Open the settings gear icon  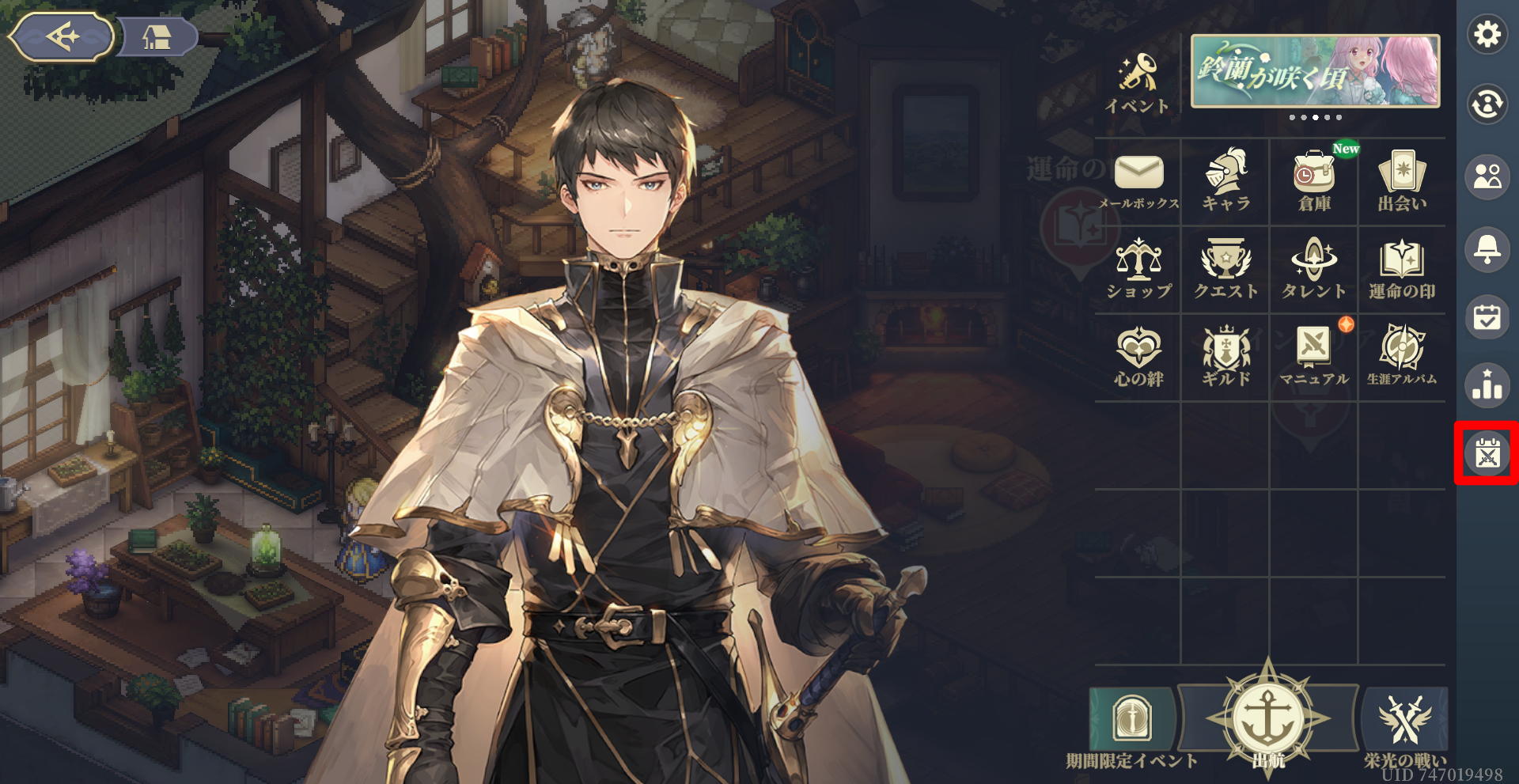point(1487,35)
